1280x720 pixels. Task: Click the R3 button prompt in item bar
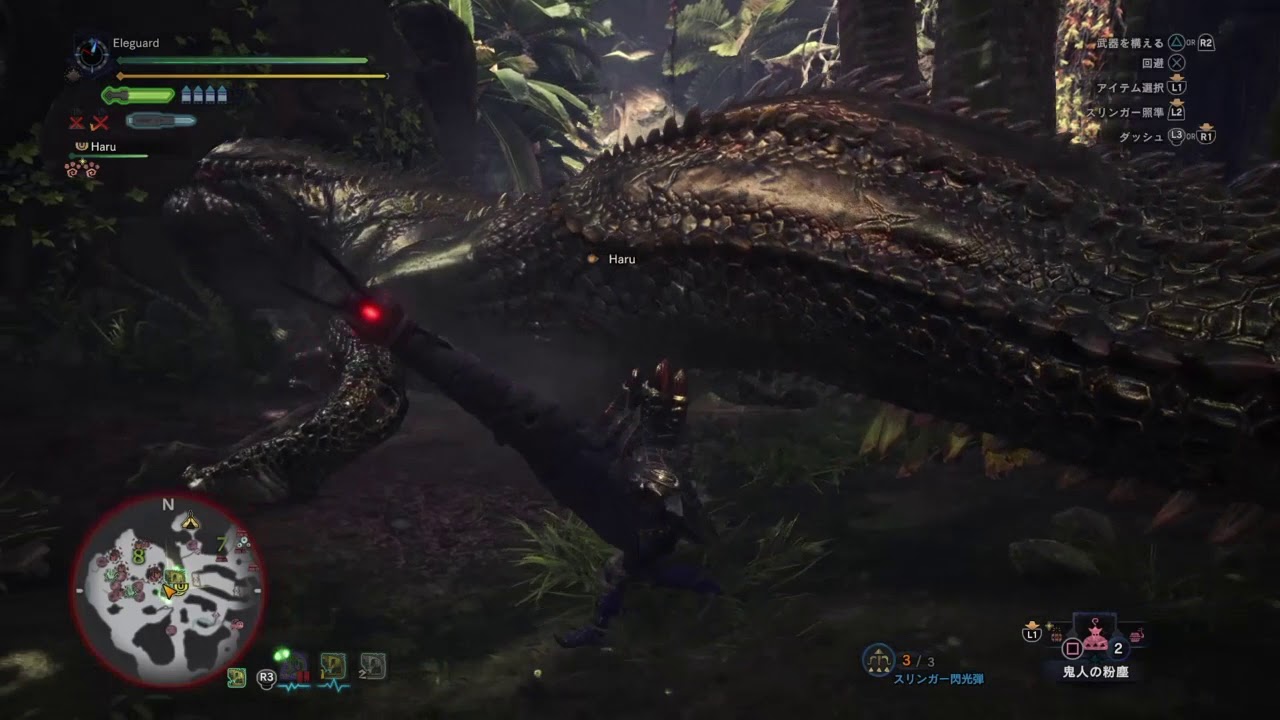click(x=267, y=678)
